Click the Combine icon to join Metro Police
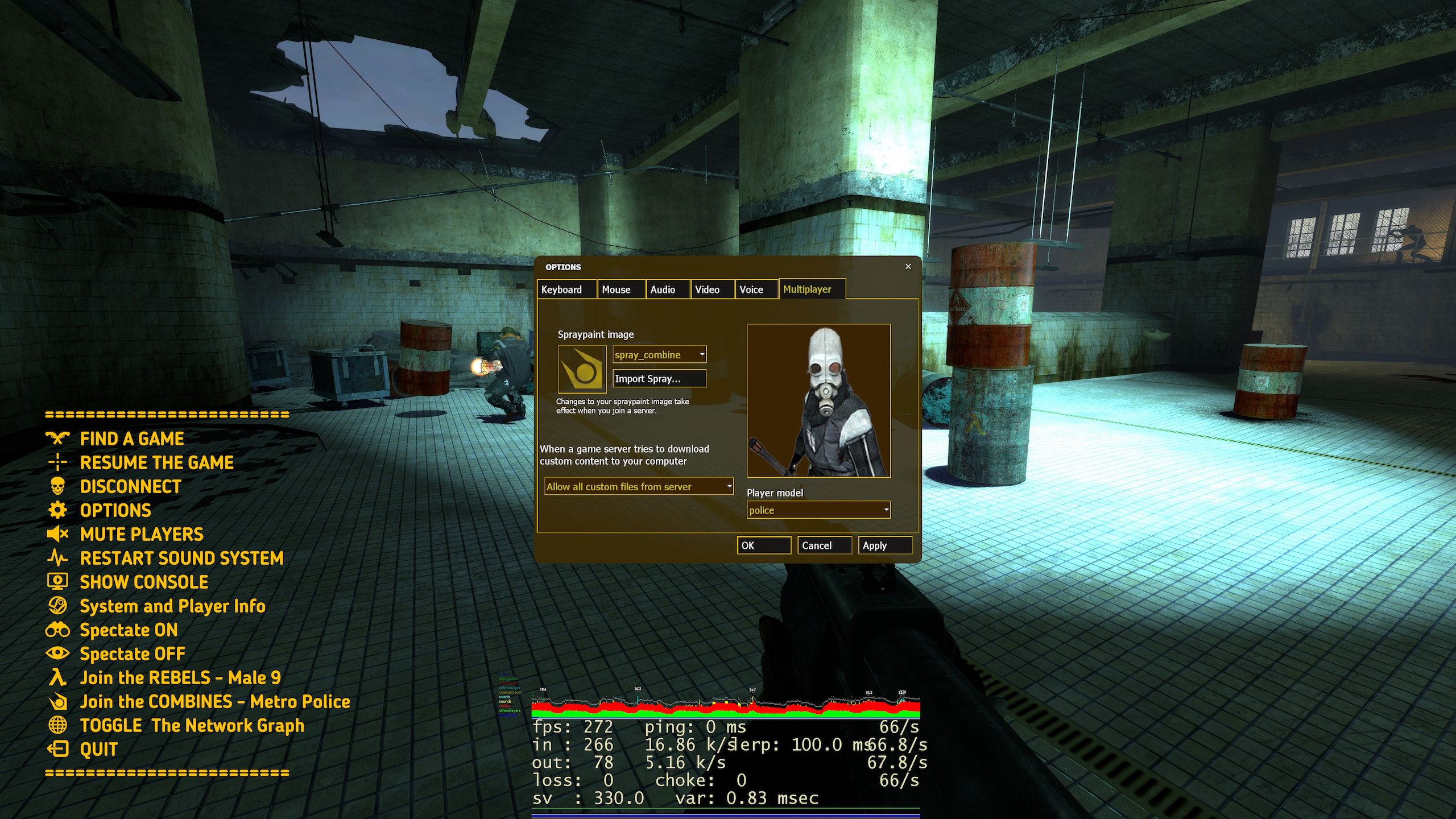Viewport: 1456px width, 819px height. (57, 701)
